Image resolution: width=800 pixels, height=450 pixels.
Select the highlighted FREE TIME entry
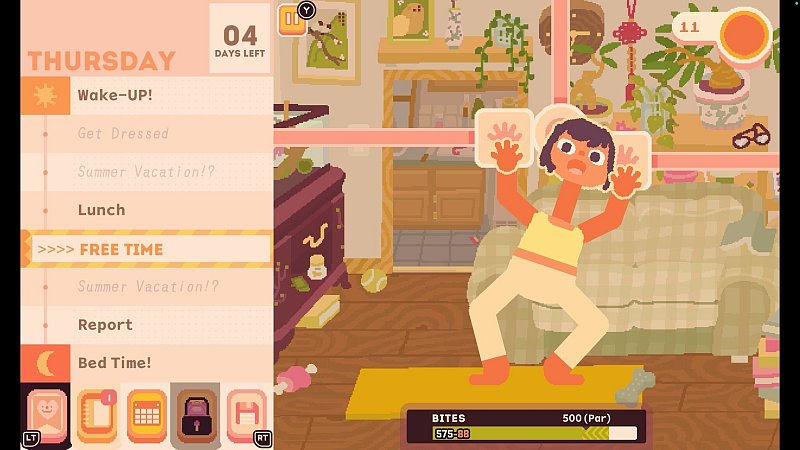tap(150, 249)
